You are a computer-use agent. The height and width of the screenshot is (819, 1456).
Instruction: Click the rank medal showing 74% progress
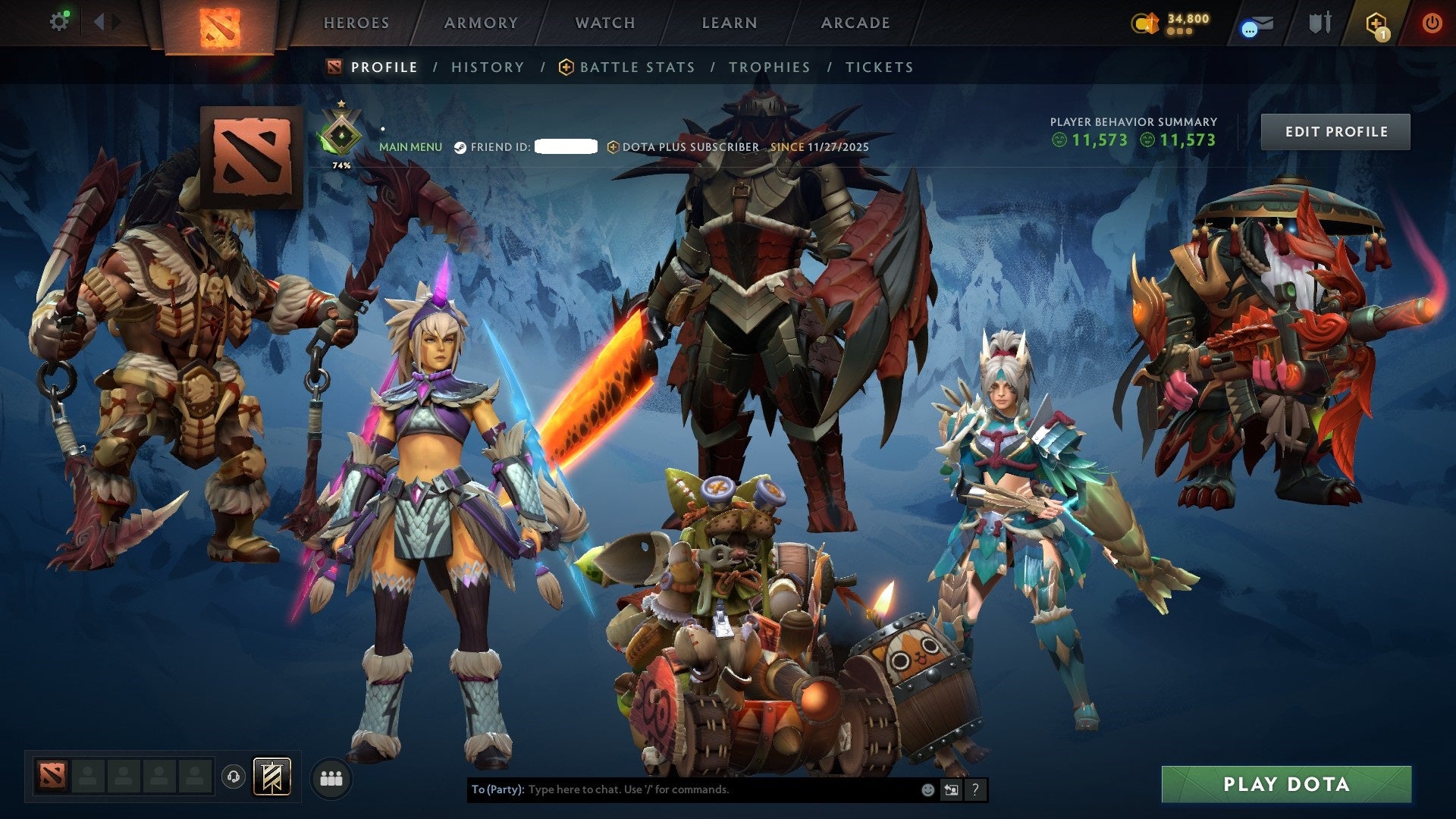point(340,130)
